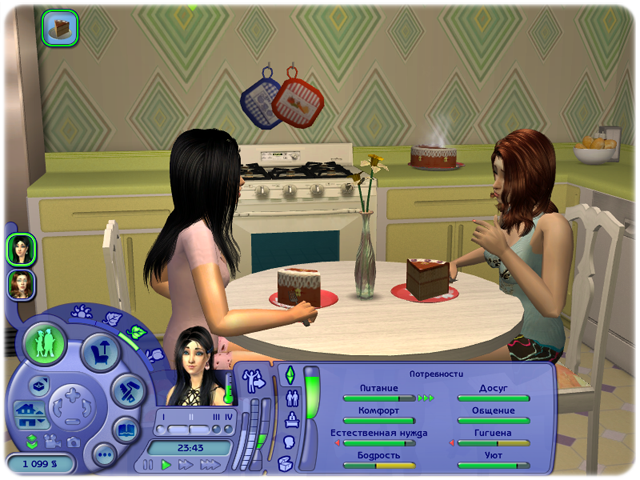Take a snapshot with the camera icon
Image resolution: width=640 pixels, height=480 pixels.
pos(73,442)
